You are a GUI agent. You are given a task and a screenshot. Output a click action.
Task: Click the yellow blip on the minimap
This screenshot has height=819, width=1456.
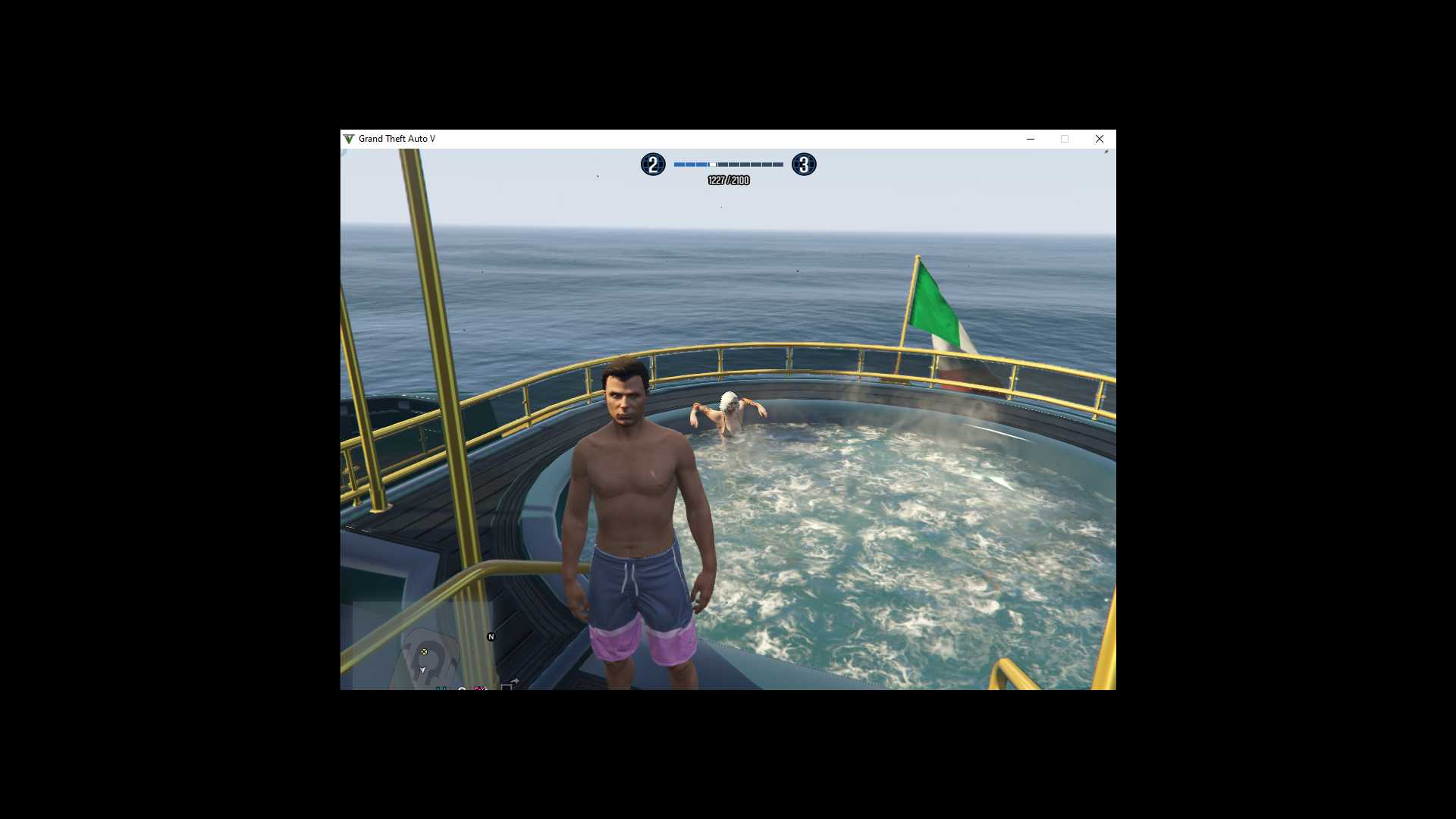pyautogui.click(x=424, y=651)
